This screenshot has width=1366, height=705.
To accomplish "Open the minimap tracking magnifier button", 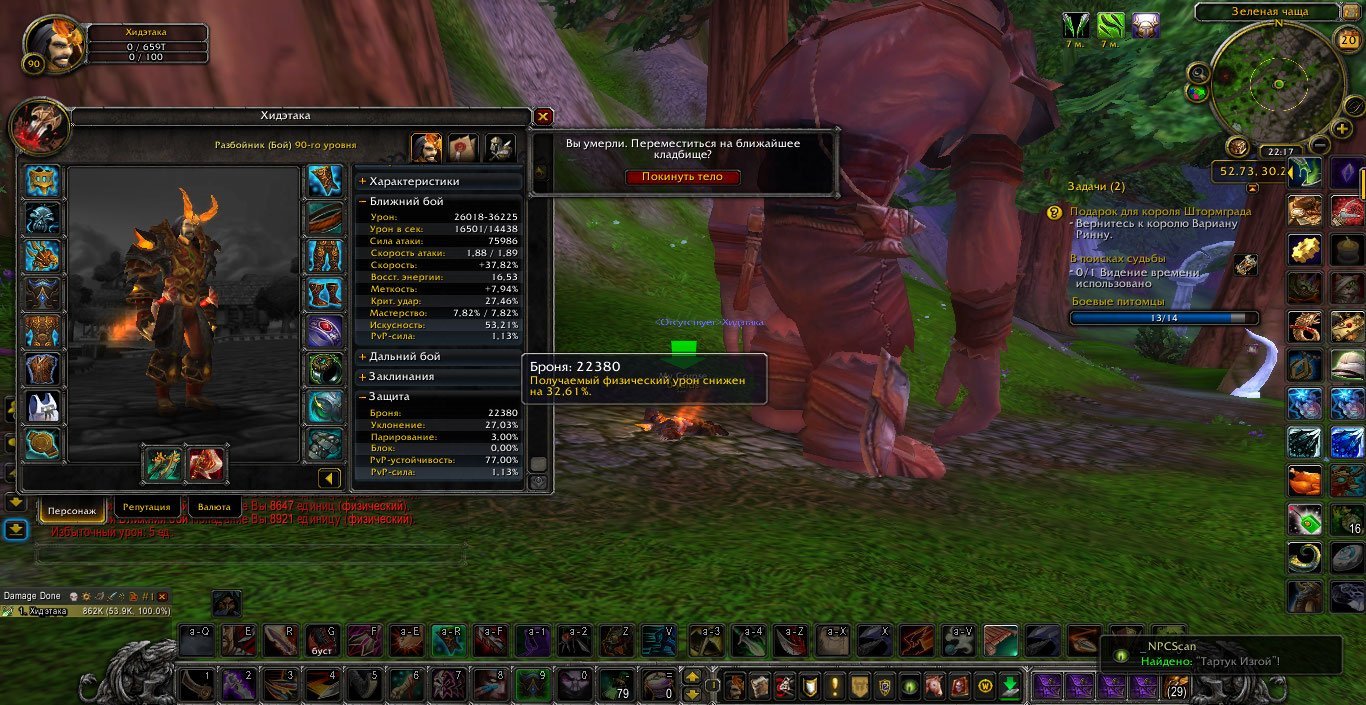I will [1198, 72].
